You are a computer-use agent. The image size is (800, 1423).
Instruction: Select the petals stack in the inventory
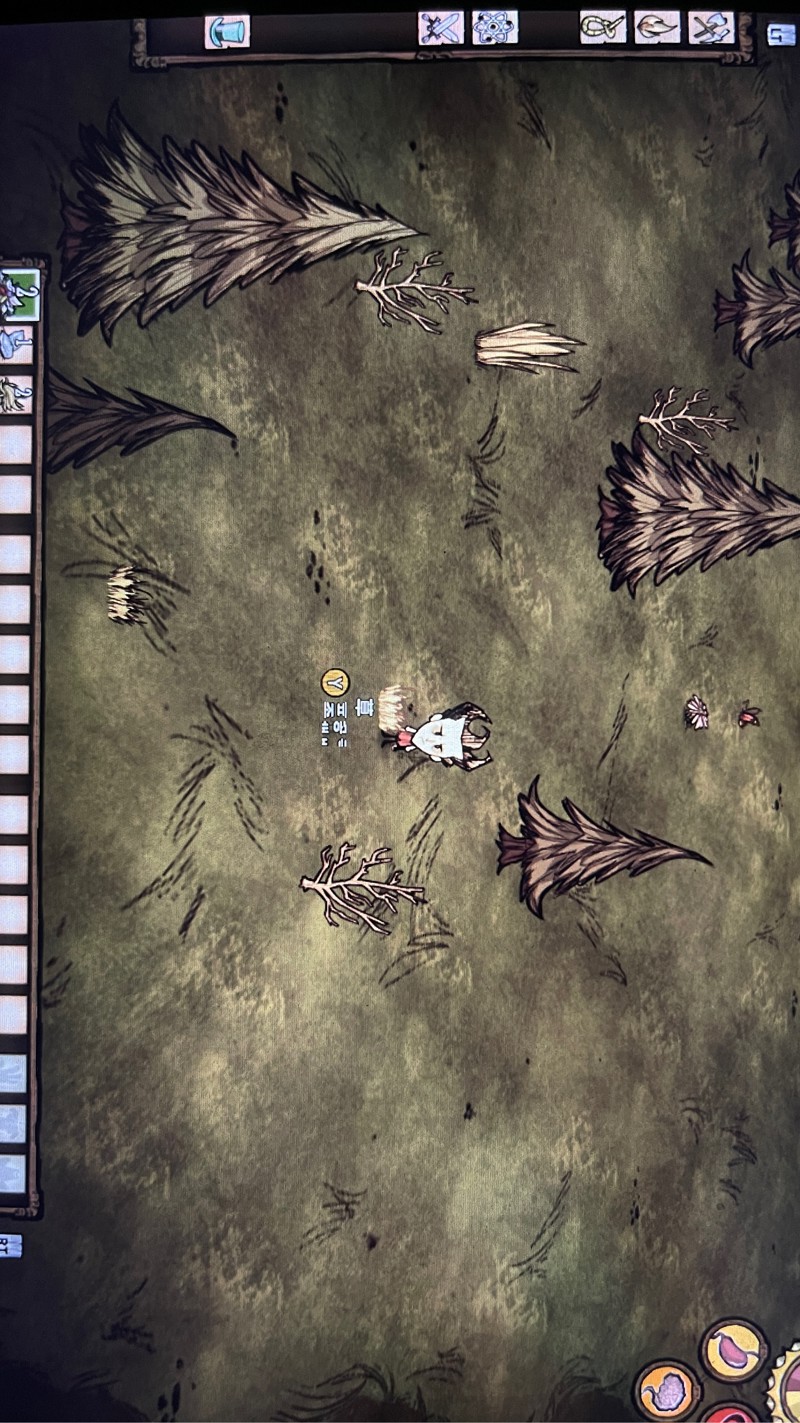pos(18,293)
